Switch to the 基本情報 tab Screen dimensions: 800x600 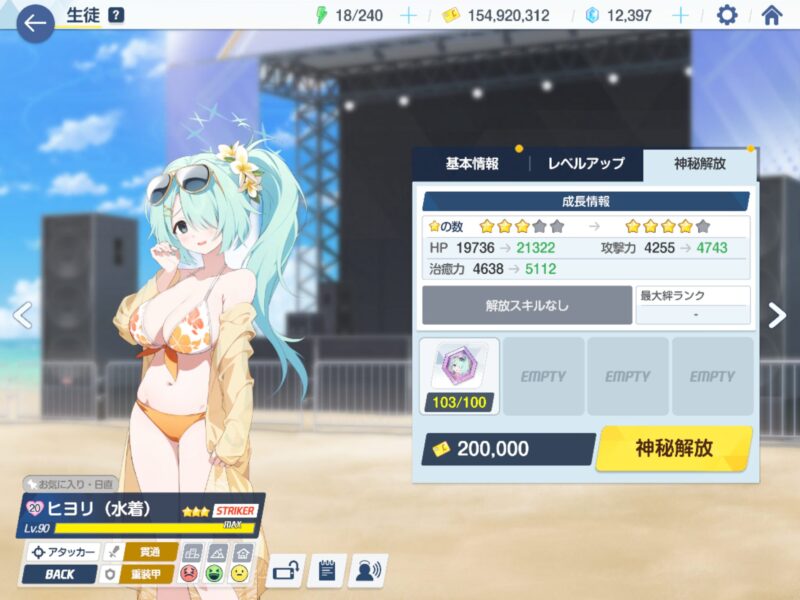point(471,164)
